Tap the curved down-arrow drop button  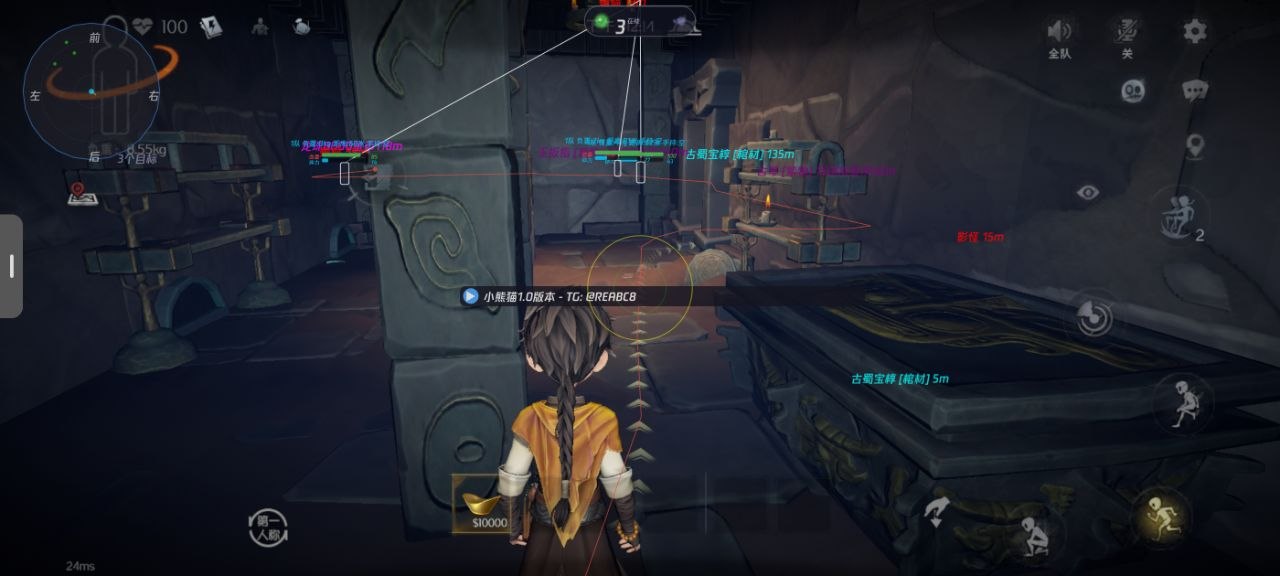(x=937, y=513)
